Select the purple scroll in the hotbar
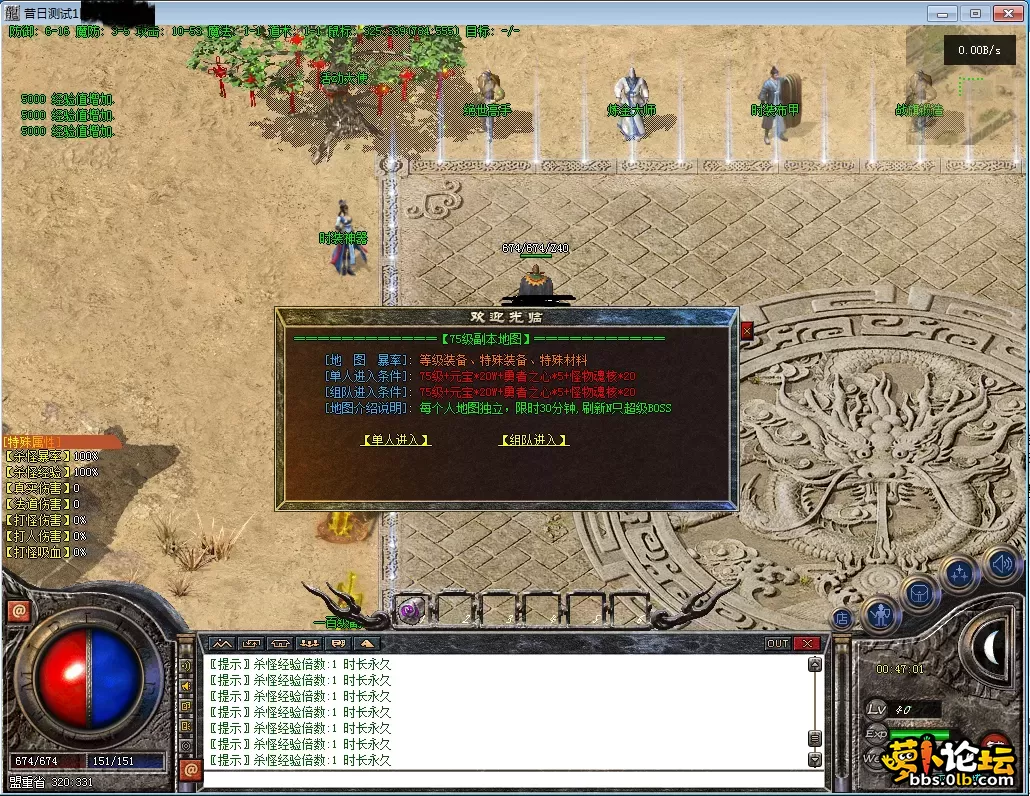The width and height of the screenshot is (1030, 796). (409, 610)
